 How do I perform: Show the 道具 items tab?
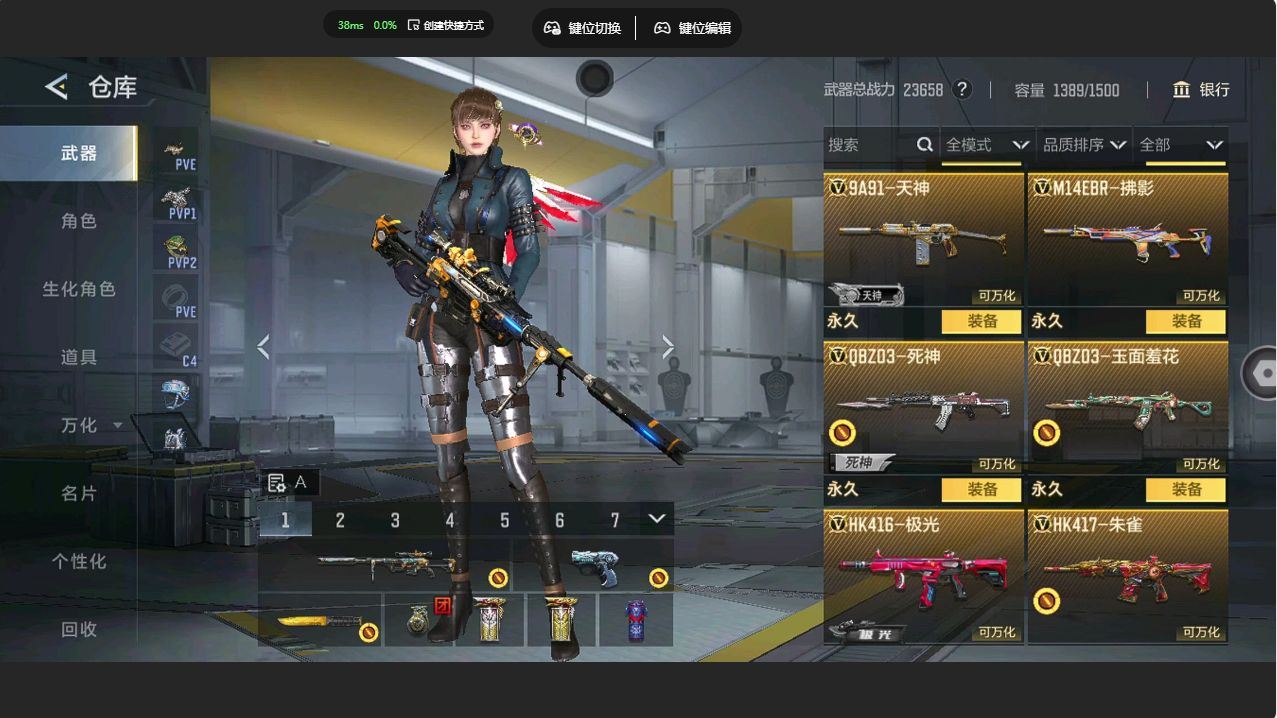coord(78,357)
